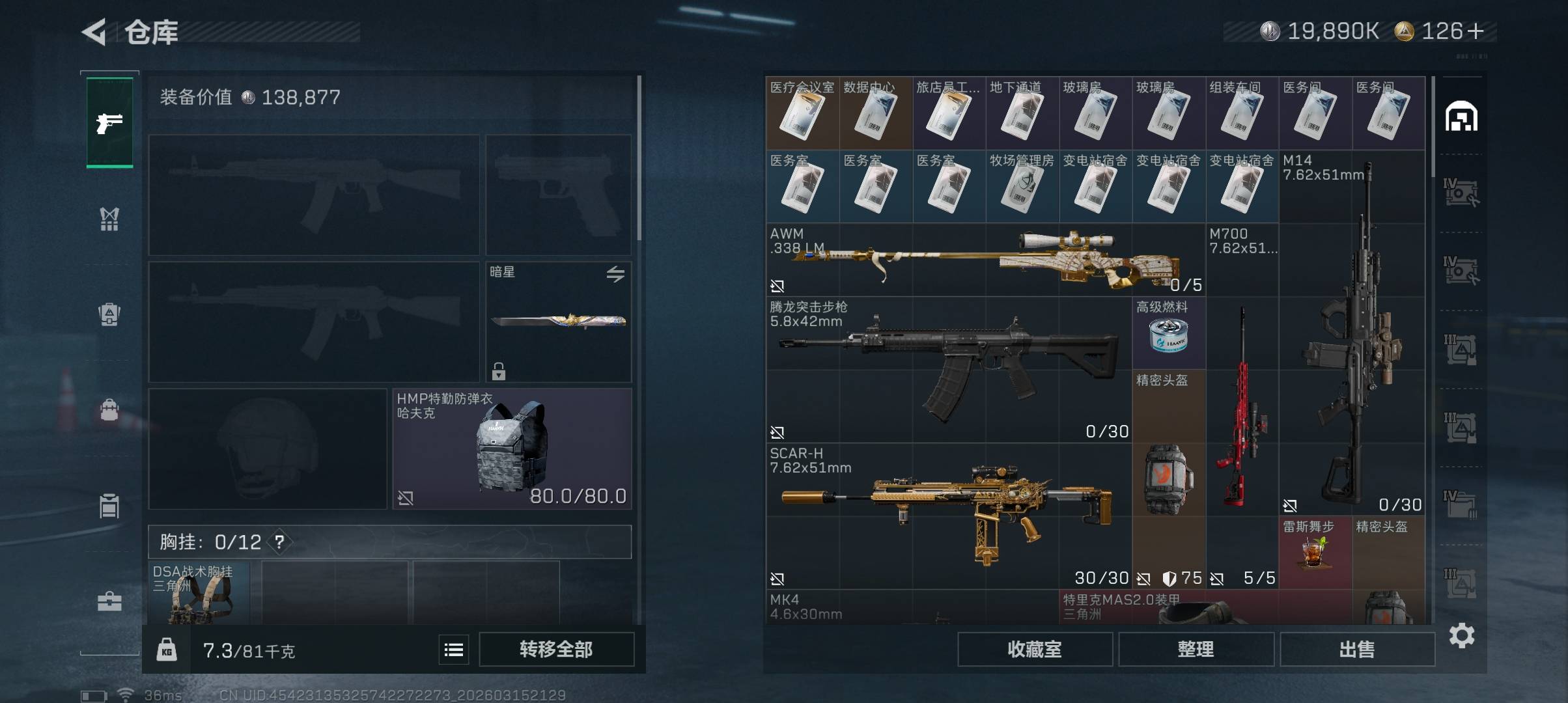Open the 出售 sell menu
The image size is (1568, 703).
pyautogui.click(x=1357, y=649)
